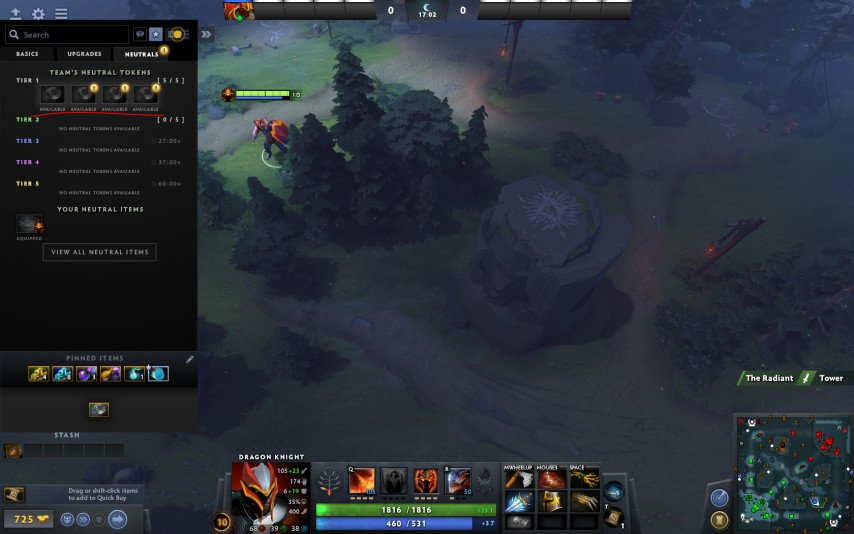
Task: Open the talent tree icon
Action: pos(329,482)
